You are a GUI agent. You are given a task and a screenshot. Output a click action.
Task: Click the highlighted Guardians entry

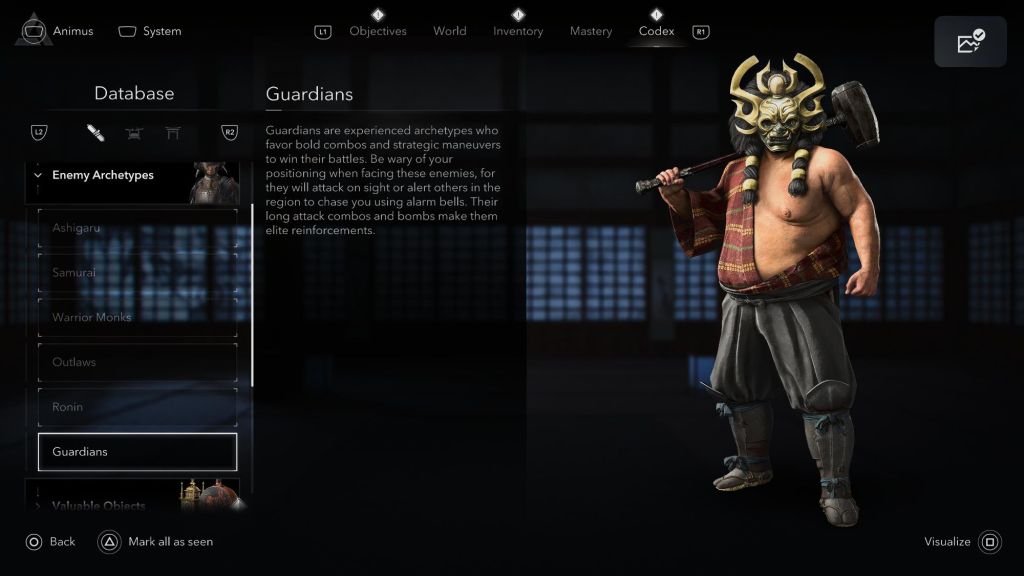coord(137,452)
